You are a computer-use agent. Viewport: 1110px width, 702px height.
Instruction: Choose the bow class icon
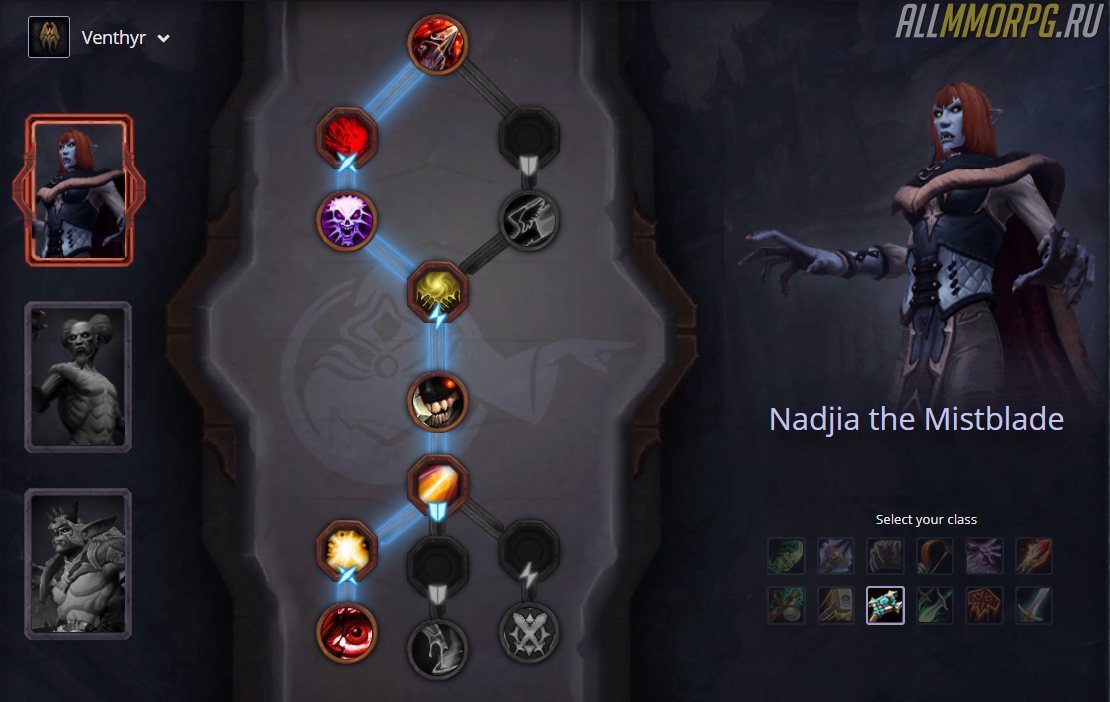(x=934, y=556)
